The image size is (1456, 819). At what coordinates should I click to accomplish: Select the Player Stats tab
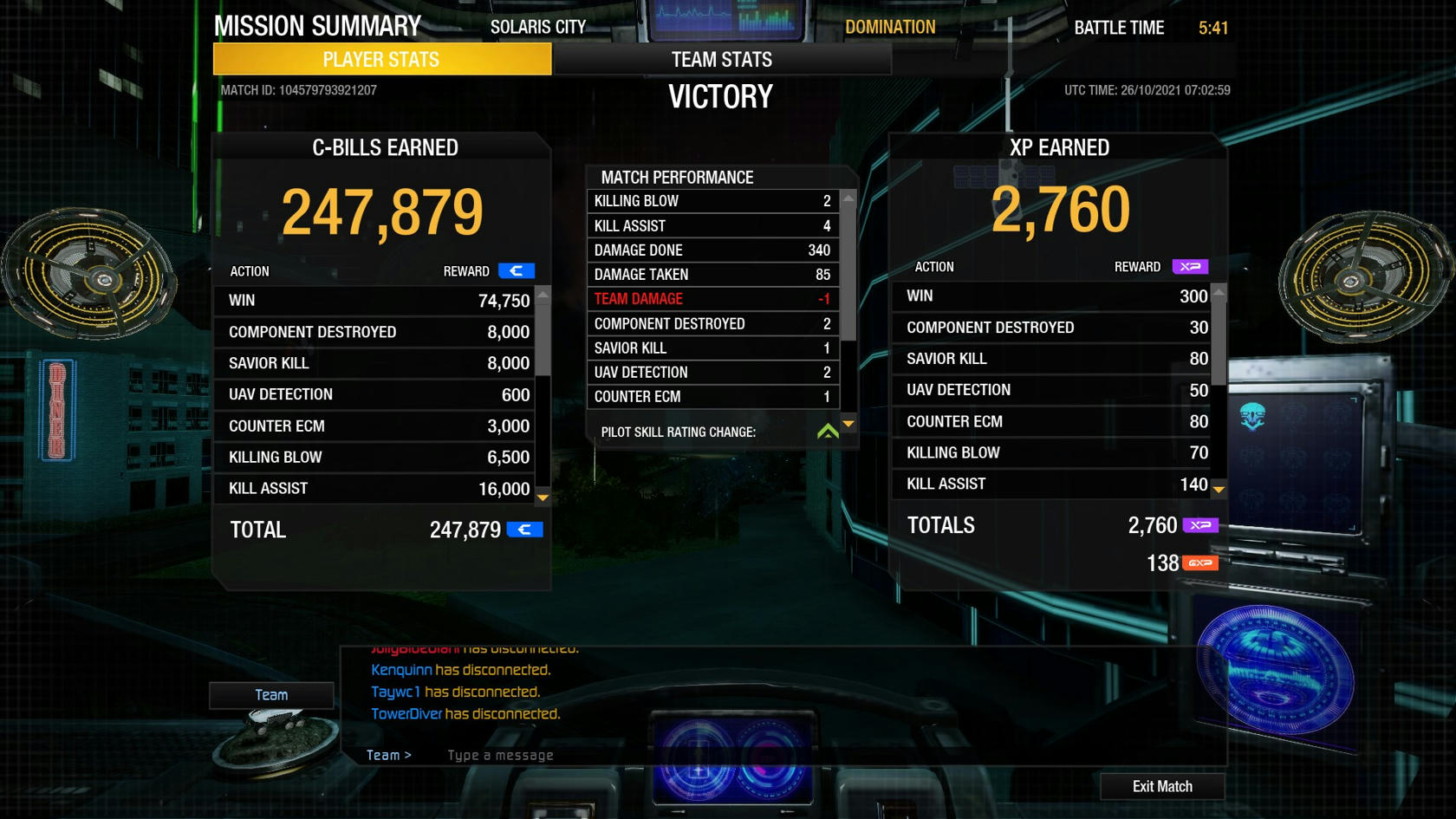(381, 60)
